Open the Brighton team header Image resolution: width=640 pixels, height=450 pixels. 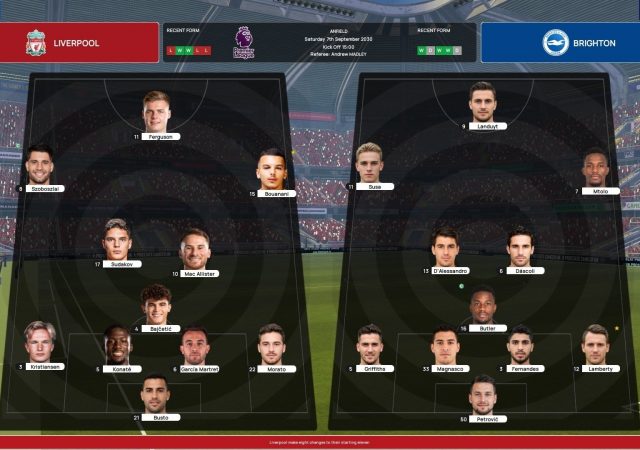point(560,43)
